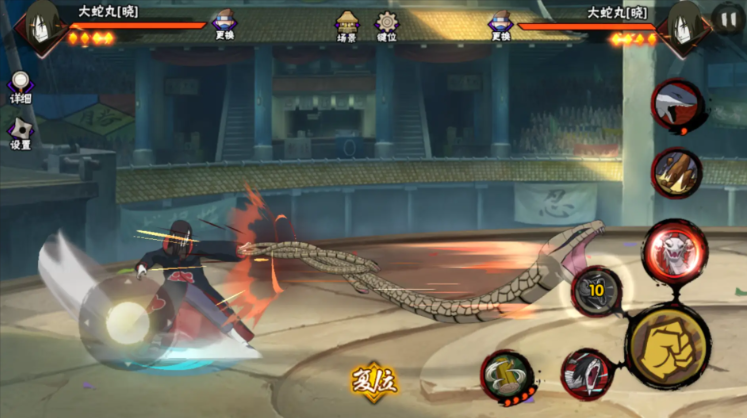Open the 详细 details panel

tap(19, 85)
